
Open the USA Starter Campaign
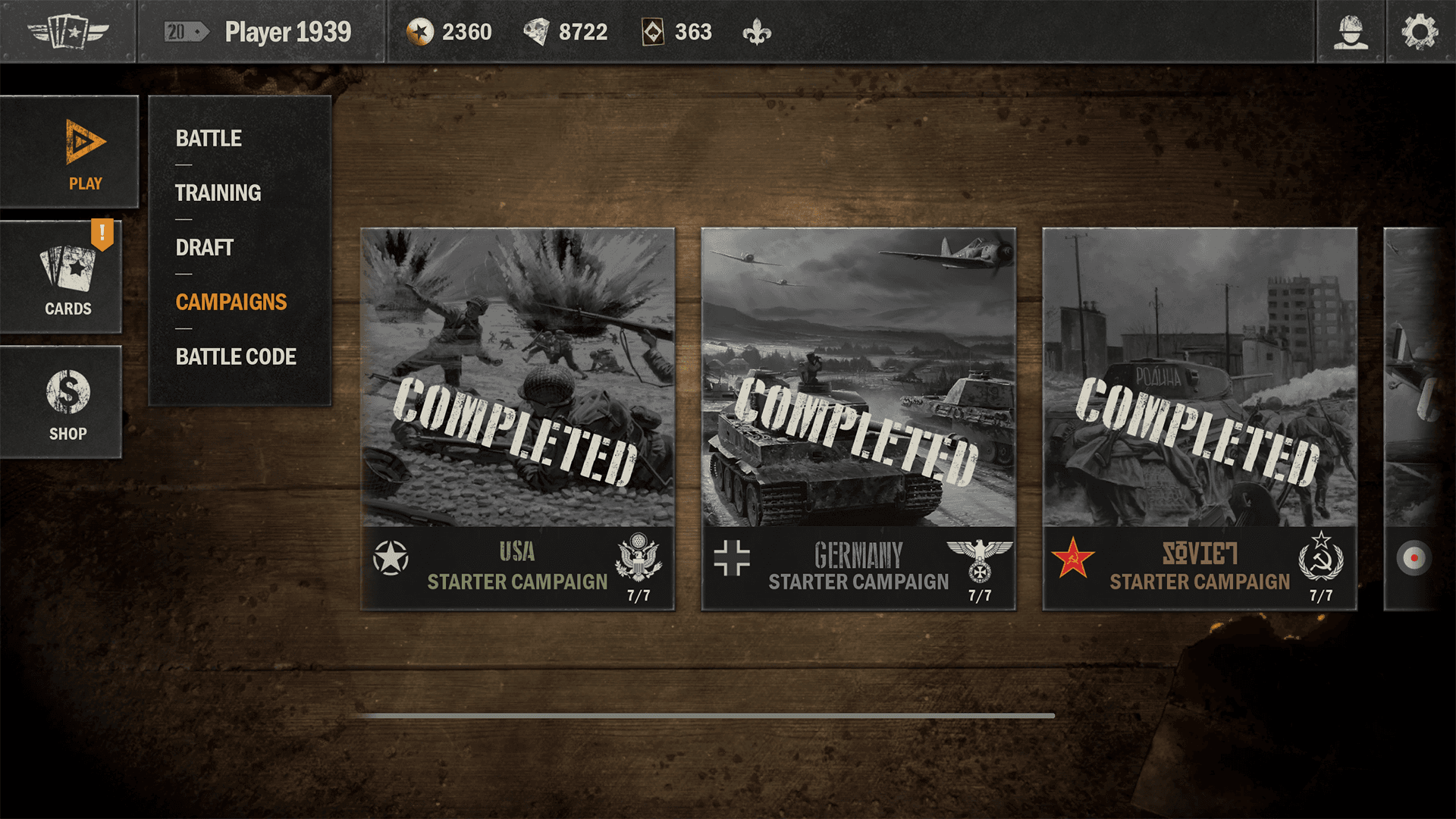coord(517,419)
